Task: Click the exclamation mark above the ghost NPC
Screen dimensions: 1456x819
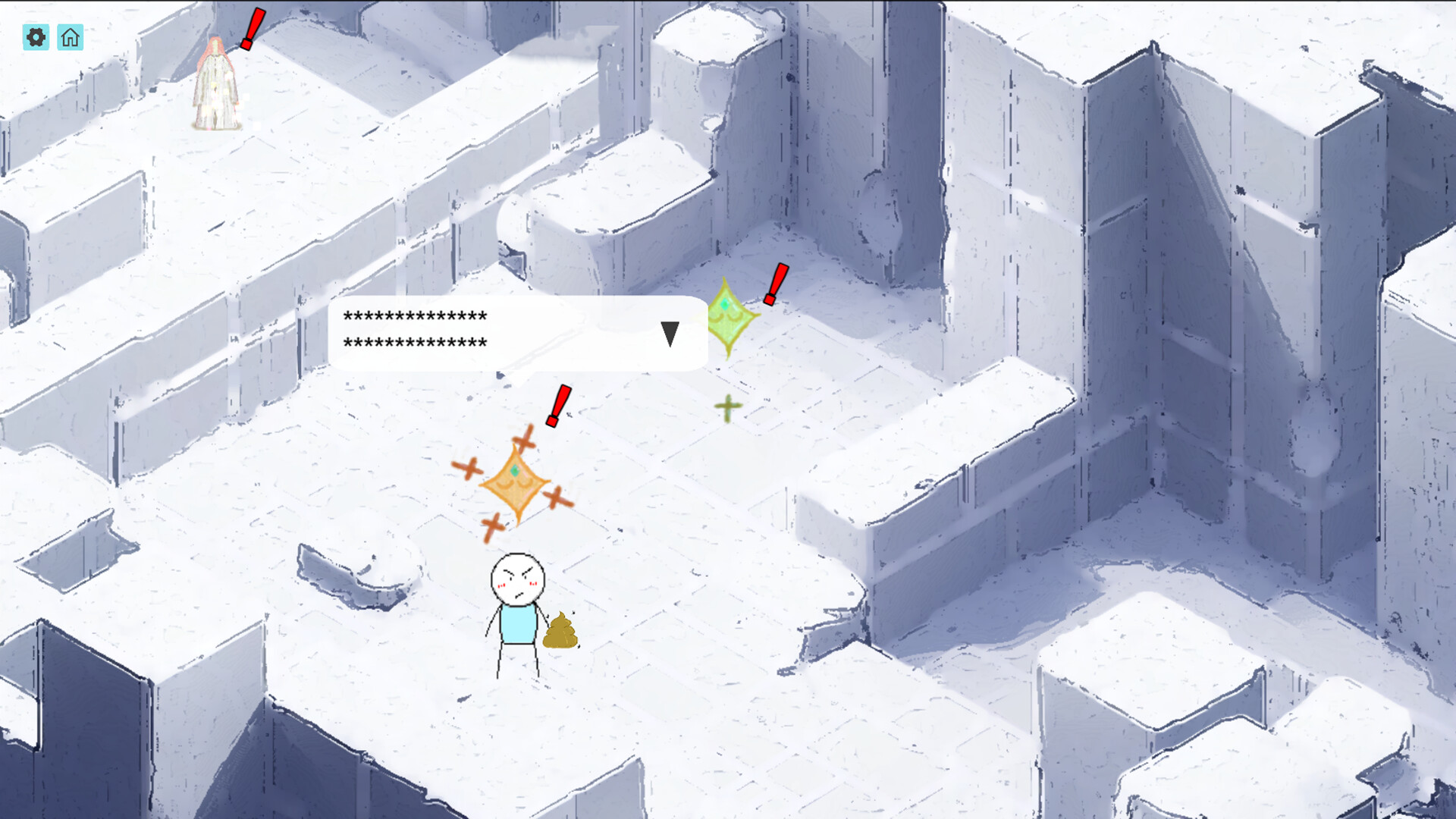Action: point(252,29)
